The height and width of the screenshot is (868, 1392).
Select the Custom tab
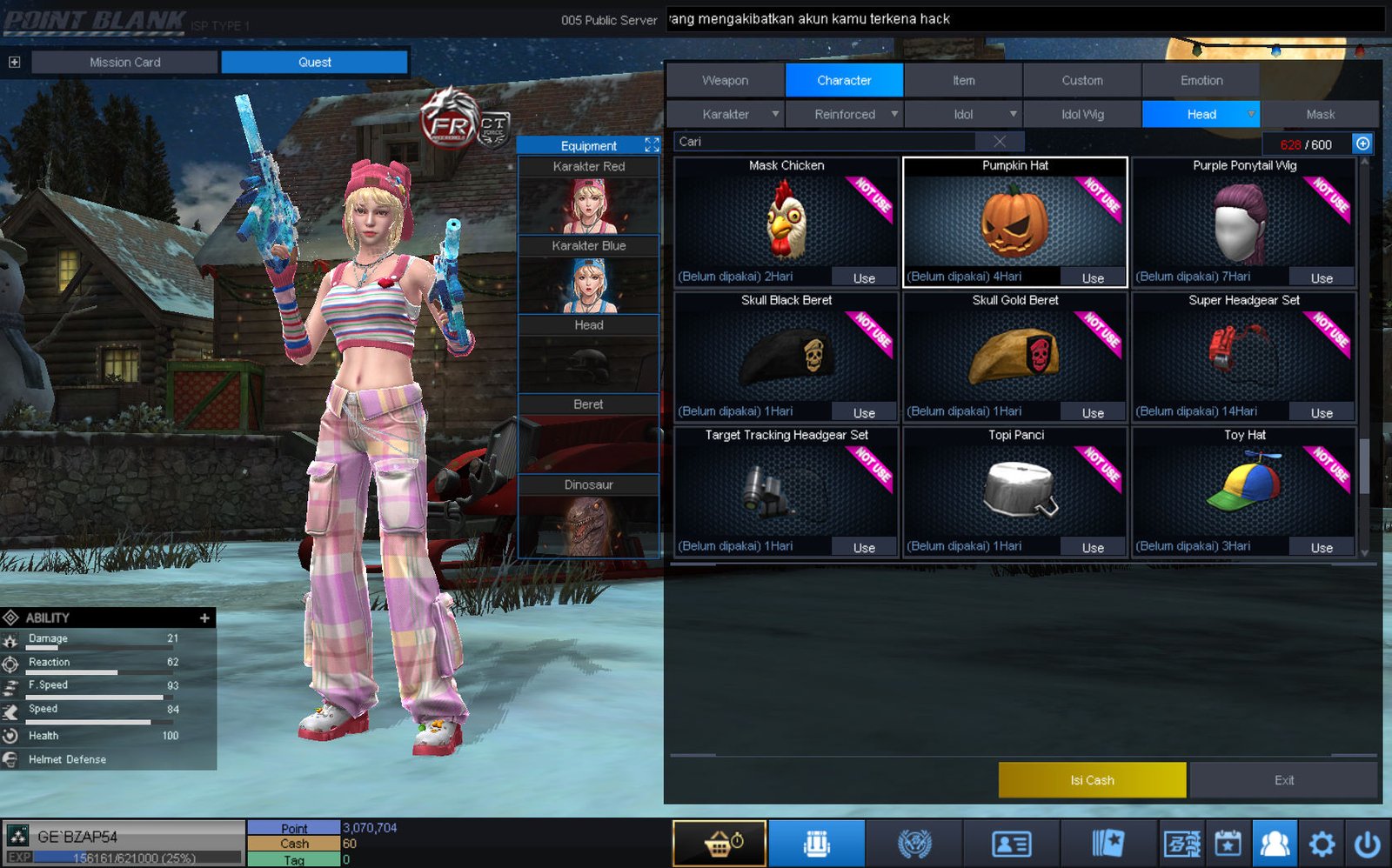[1081, 80]
